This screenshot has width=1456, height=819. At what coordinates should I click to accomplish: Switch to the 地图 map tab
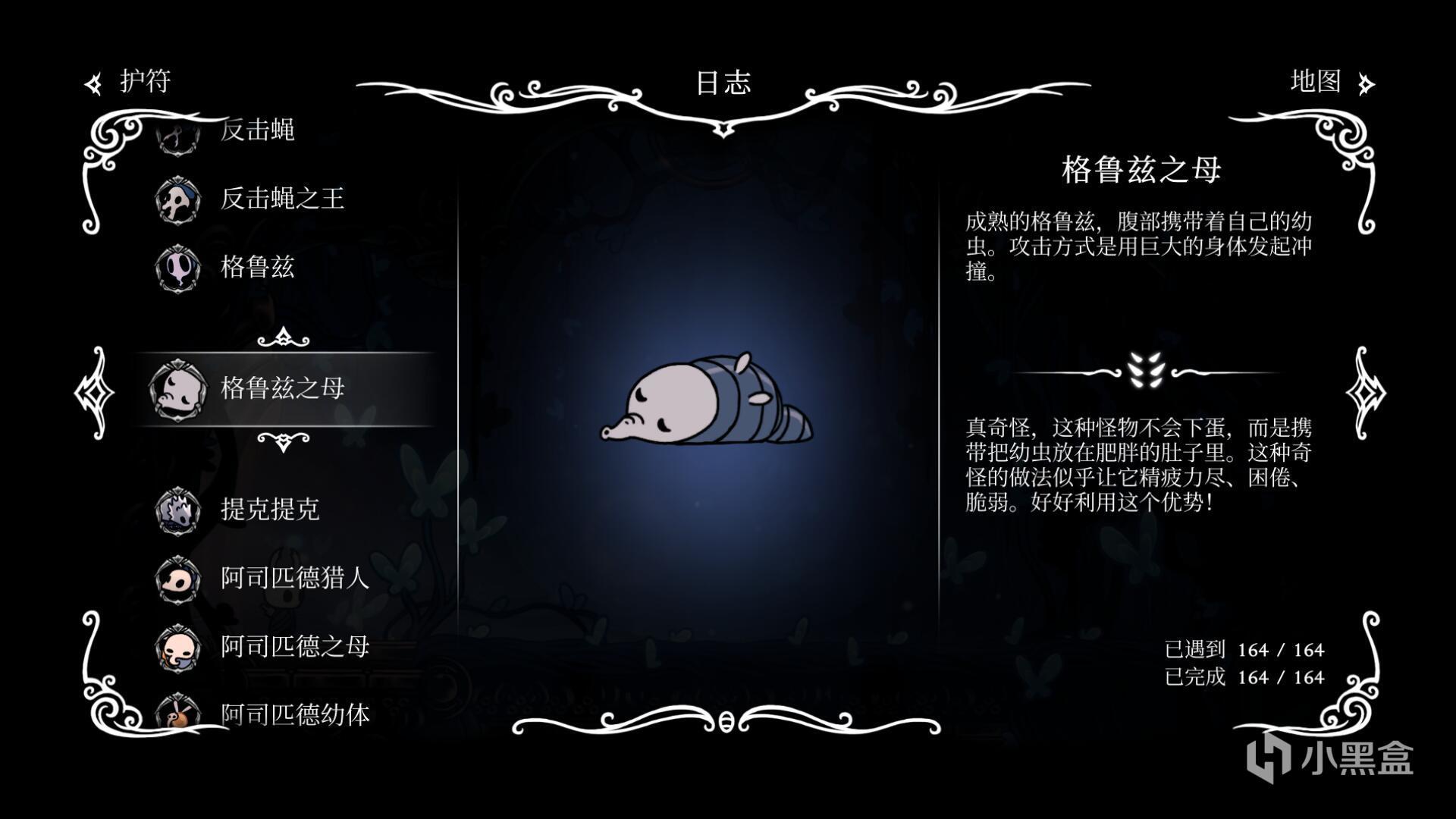[x=1329, y=82]
